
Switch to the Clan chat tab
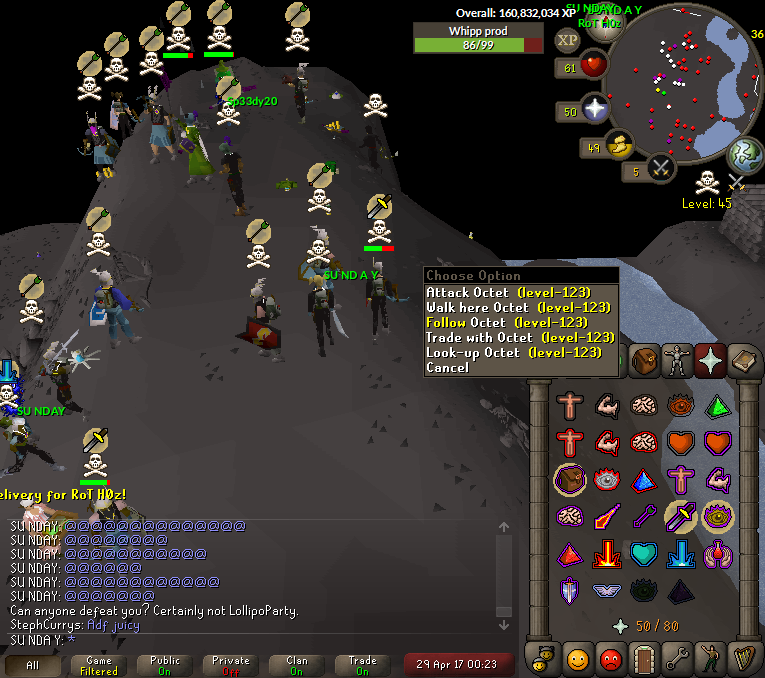point(297,664)
